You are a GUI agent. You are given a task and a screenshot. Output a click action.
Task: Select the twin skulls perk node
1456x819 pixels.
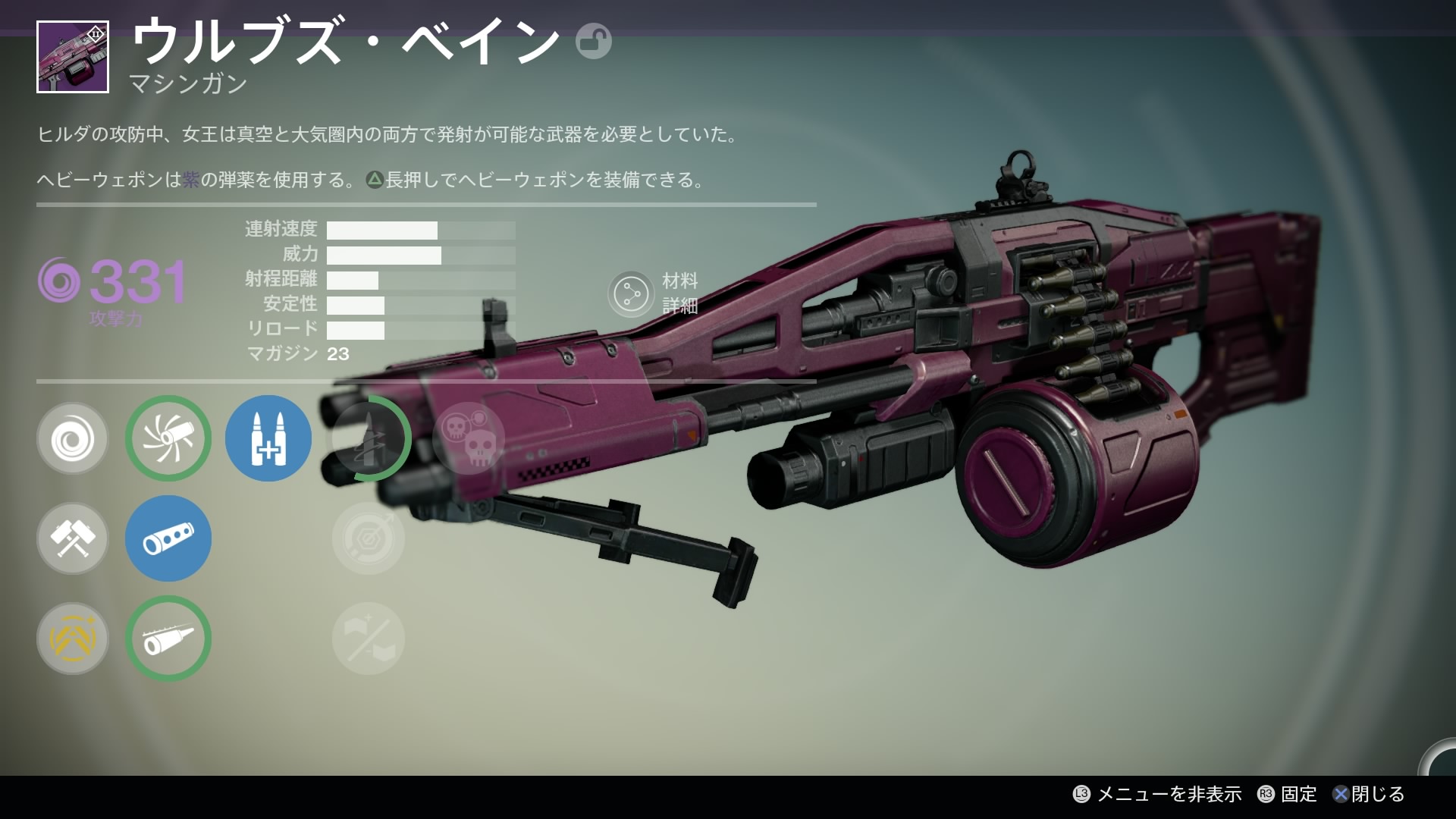pyautogui.click(x=469, y=438)
